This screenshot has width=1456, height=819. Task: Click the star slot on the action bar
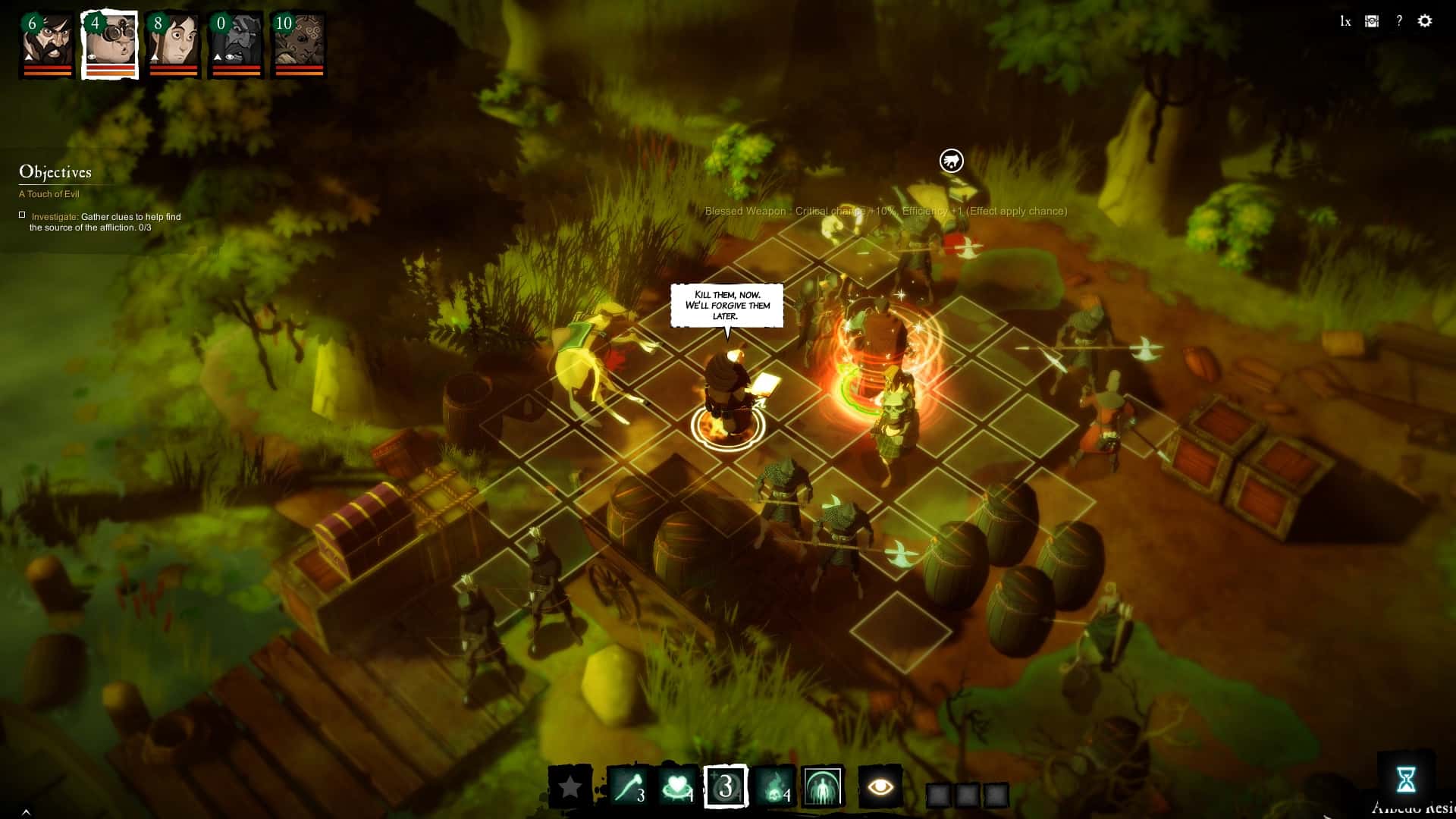(x=573, y=784)
